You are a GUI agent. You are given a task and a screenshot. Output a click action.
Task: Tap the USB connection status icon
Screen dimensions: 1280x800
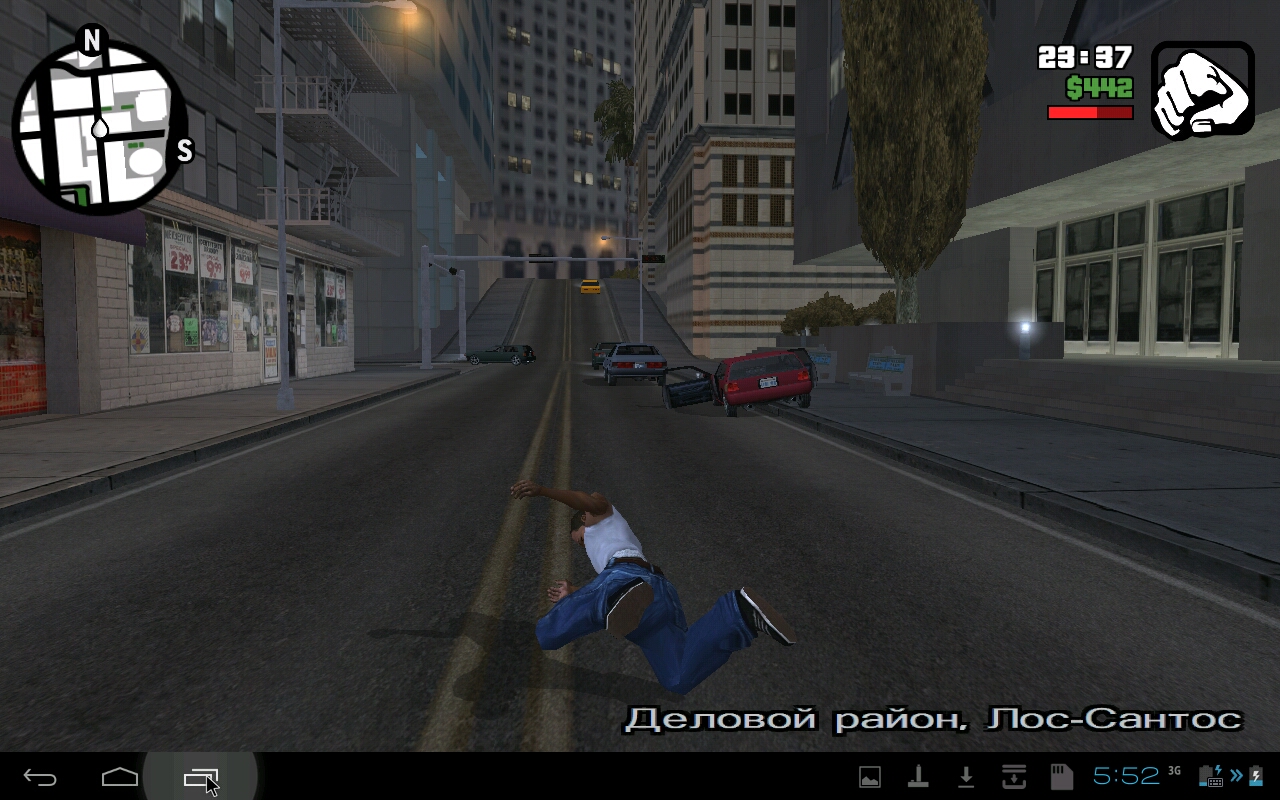(x=919, y=777)
